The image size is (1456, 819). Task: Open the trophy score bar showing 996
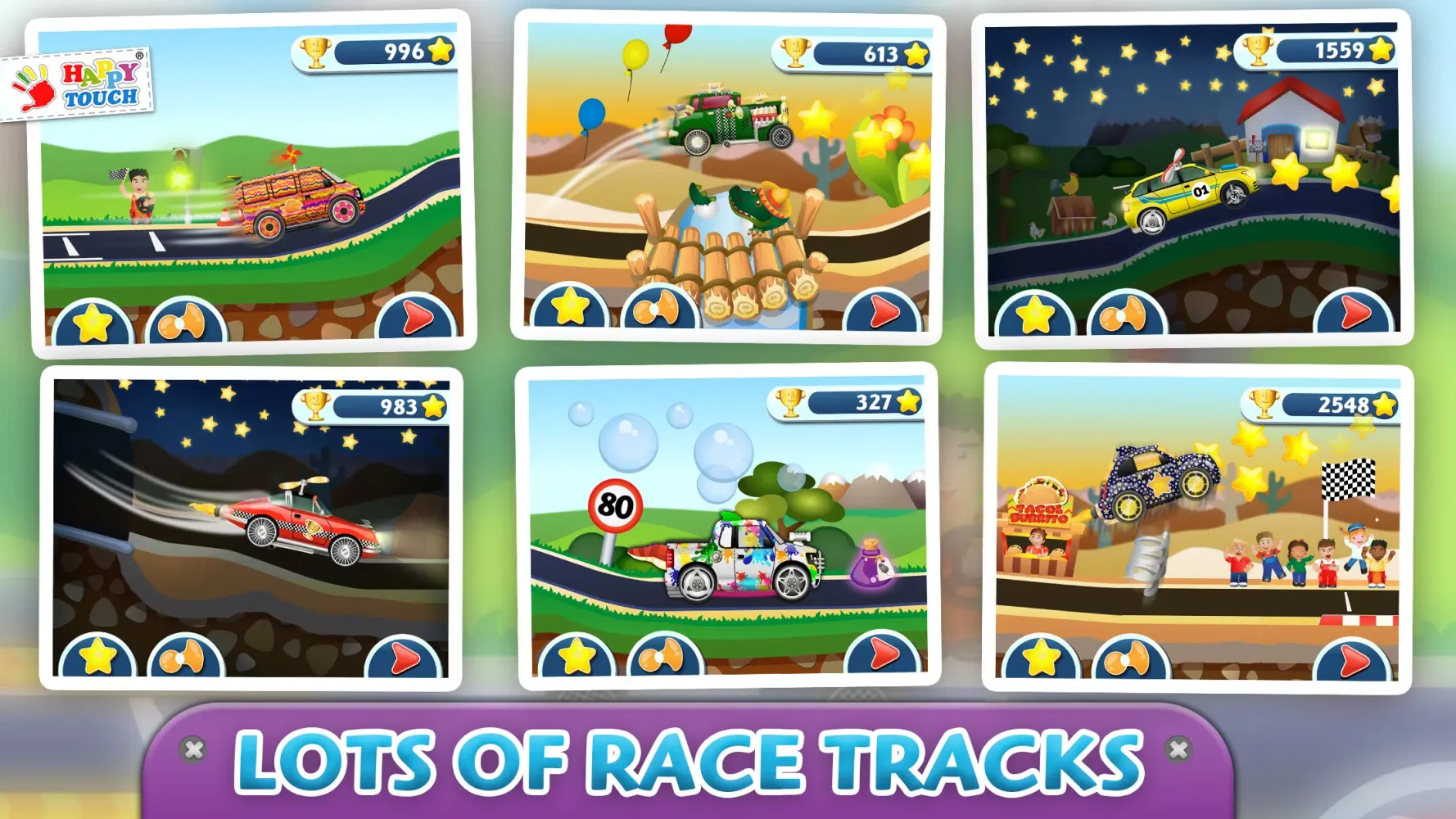click(x=373, y=52)
